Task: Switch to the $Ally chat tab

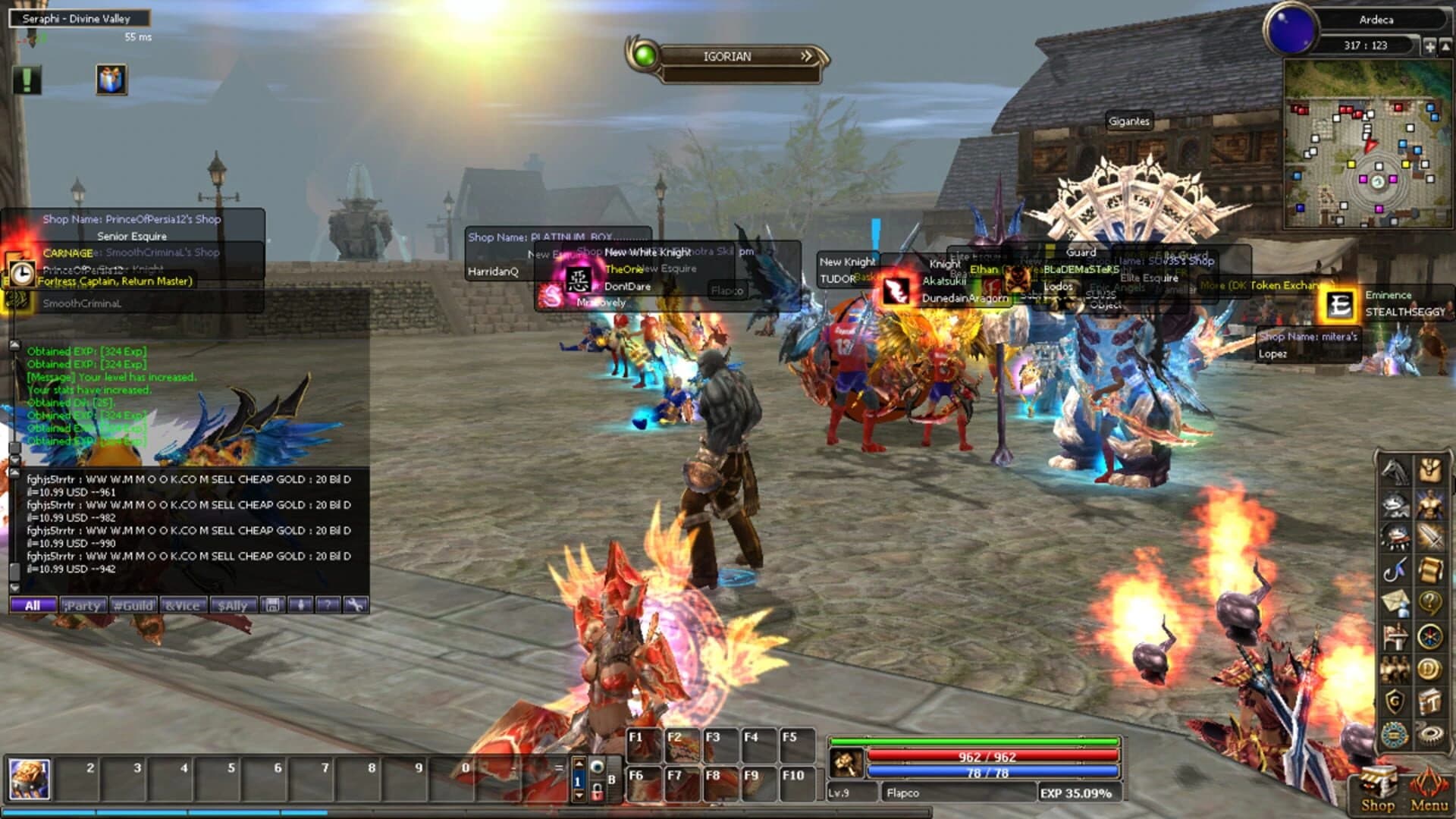Action: pyautogui.click(x=233, y=605)
